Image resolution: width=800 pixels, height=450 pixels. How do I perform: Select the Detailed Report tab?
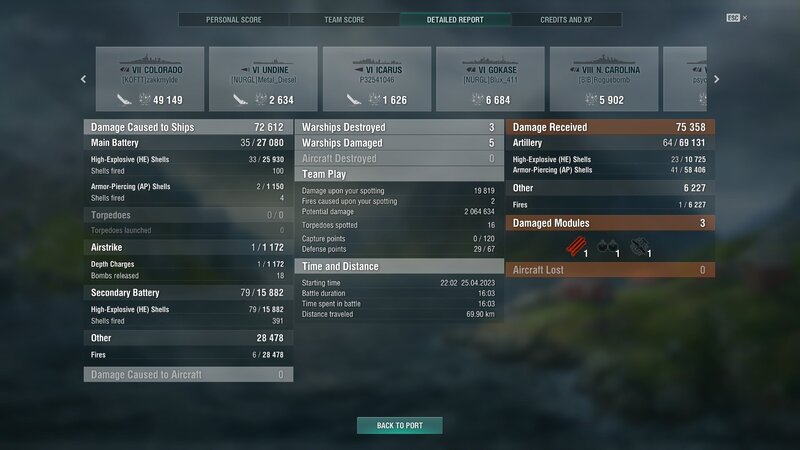click(455, 19)
